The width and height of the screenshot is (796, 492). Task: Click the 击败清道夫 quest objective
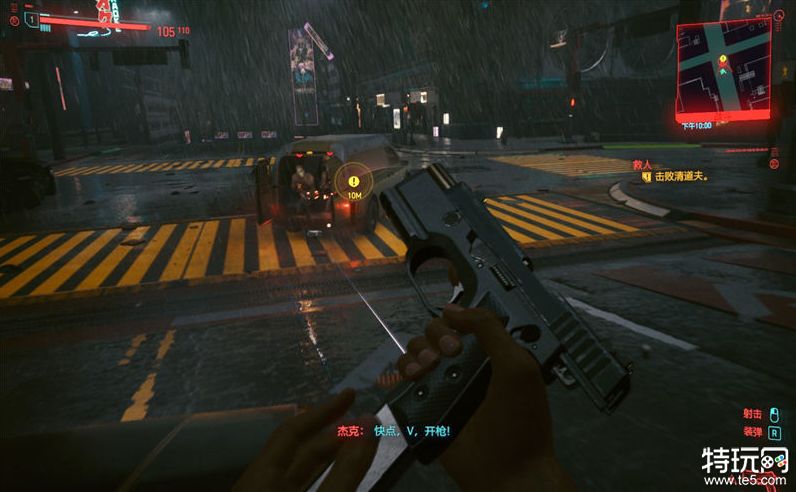(x=681, y=176)
